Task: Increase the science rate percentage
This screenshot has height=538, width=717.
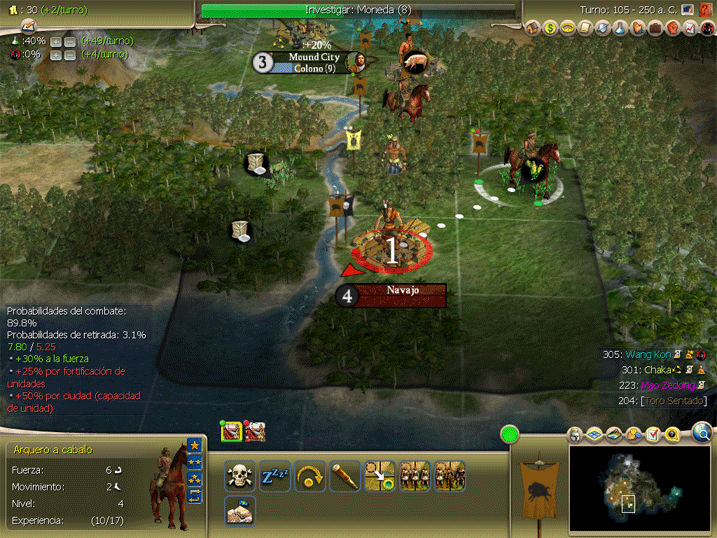Action: point(55,41)
